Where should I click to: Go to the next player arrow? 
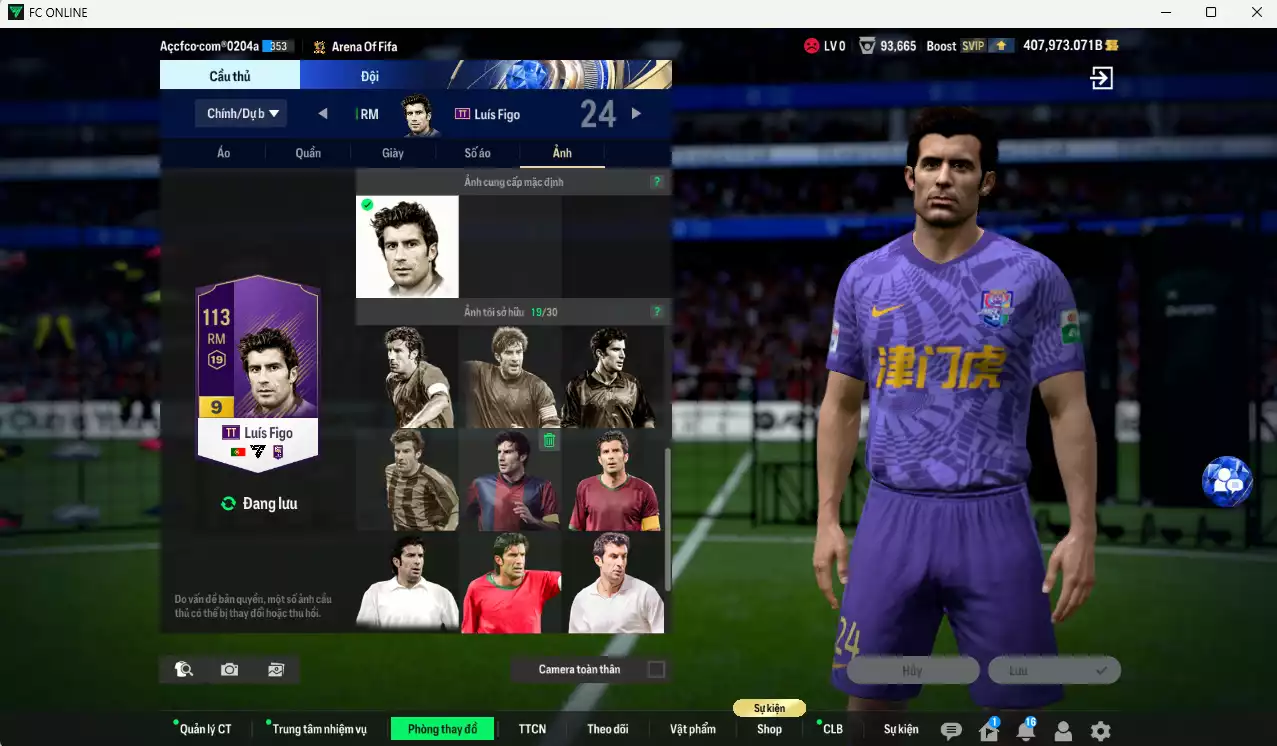click(x=636, y=114)
